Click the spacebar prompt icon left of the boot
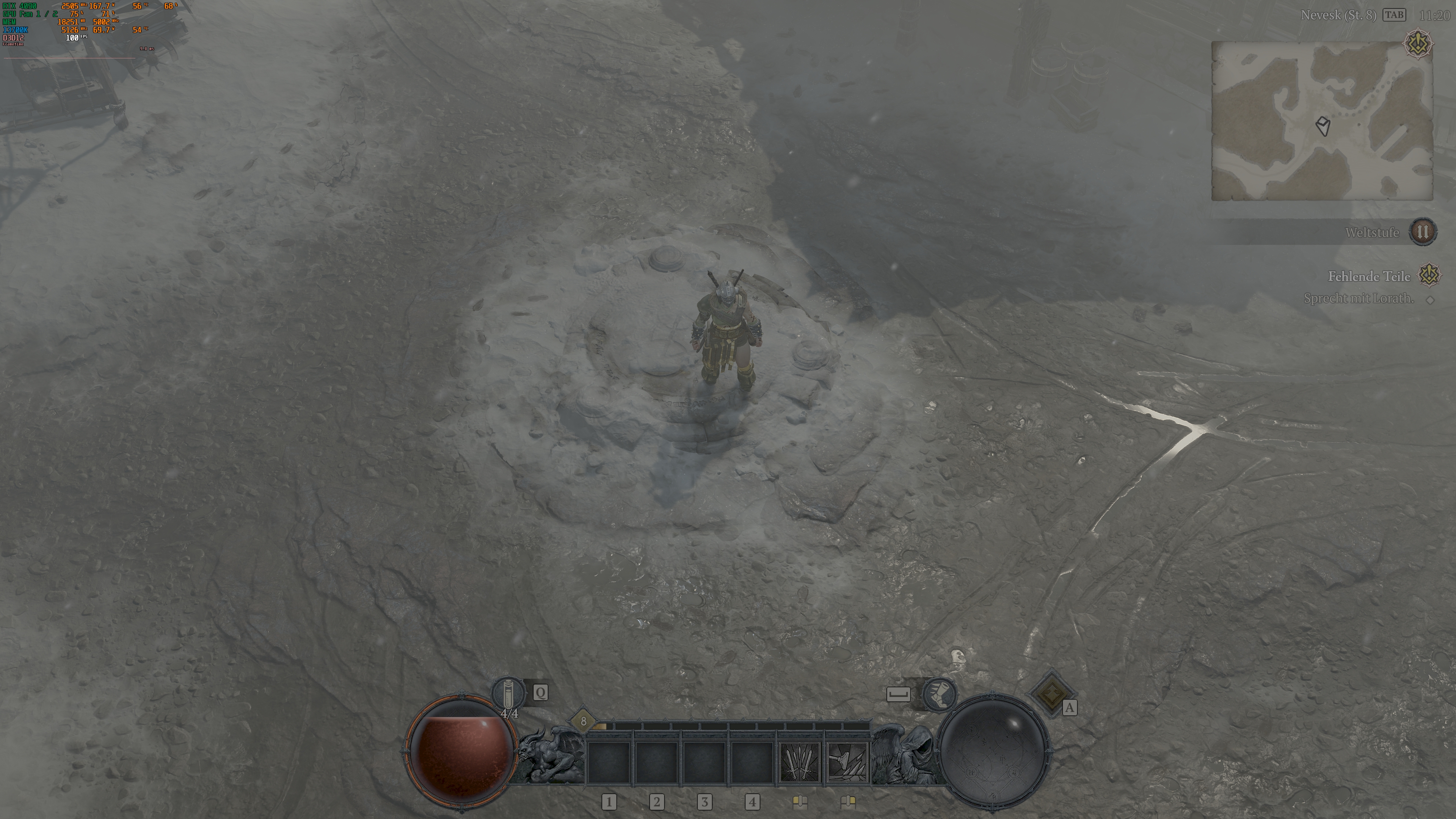The height and width of the screenshot is (819, 1456). pos(899,694)
